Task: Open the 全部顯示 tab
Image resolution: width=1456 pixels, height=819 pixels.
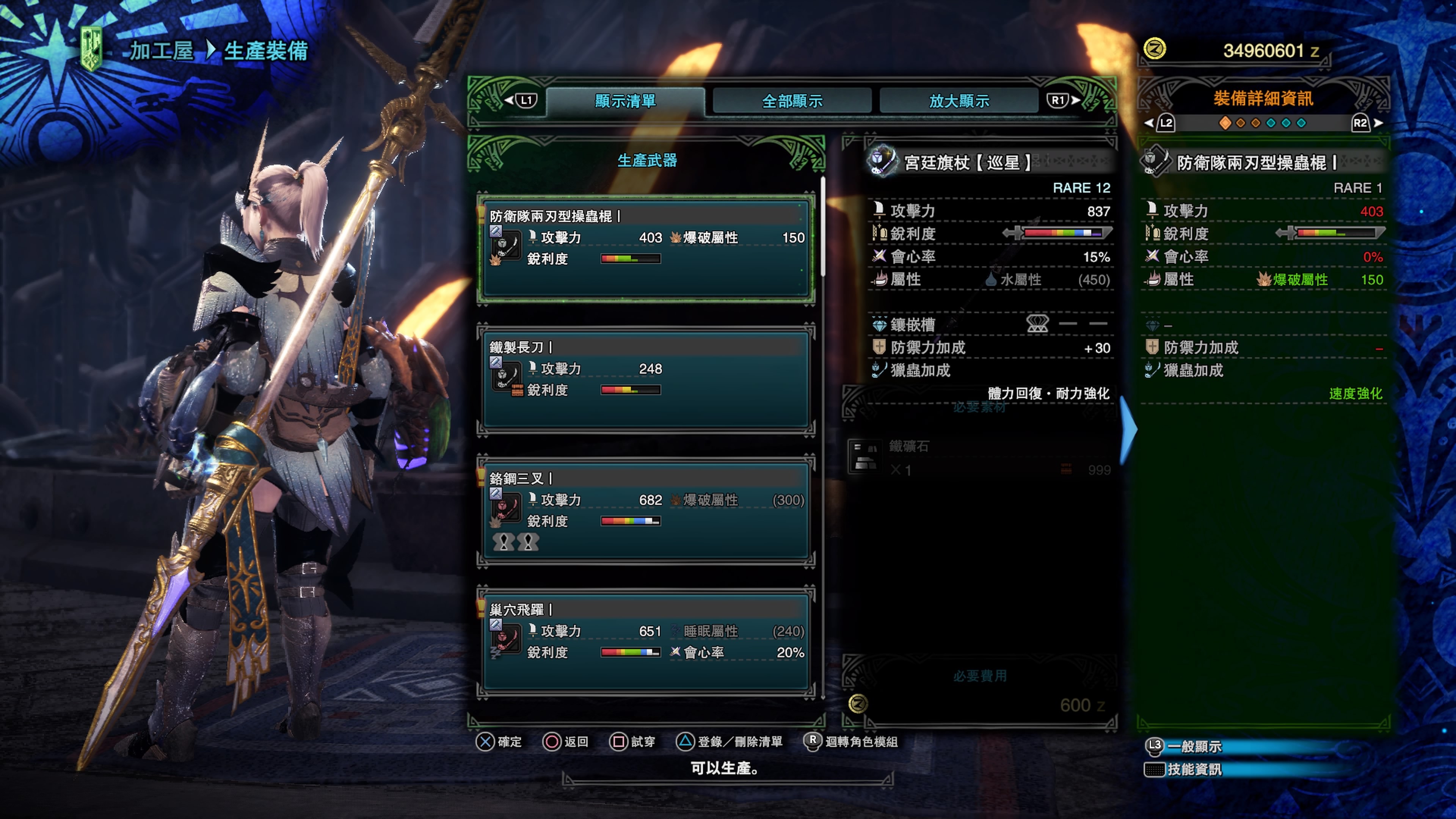Action: [x=792, y=101]
